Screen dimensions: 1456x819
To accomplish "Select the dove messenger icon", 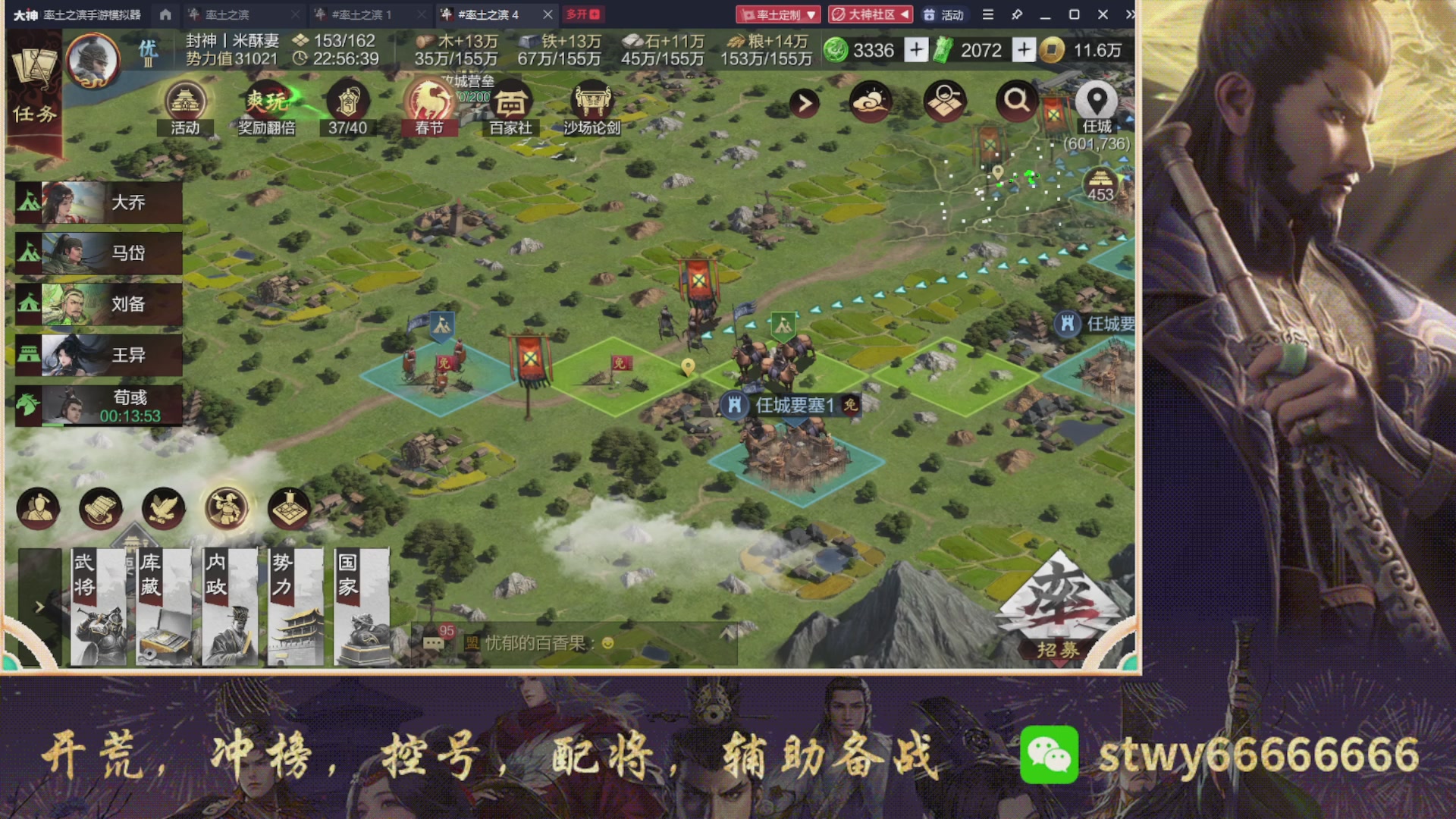I will click(162, 508).
